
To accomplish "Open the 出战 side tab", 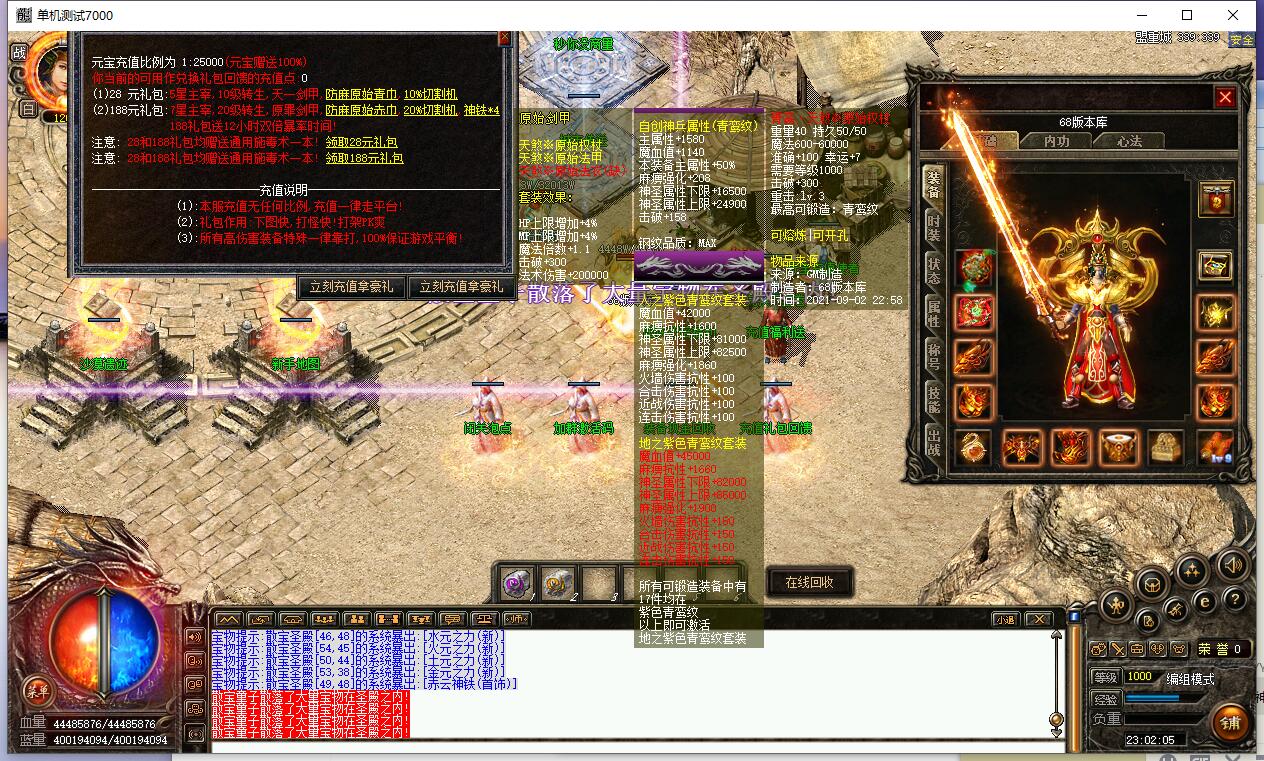I will [x=933, y=443].
